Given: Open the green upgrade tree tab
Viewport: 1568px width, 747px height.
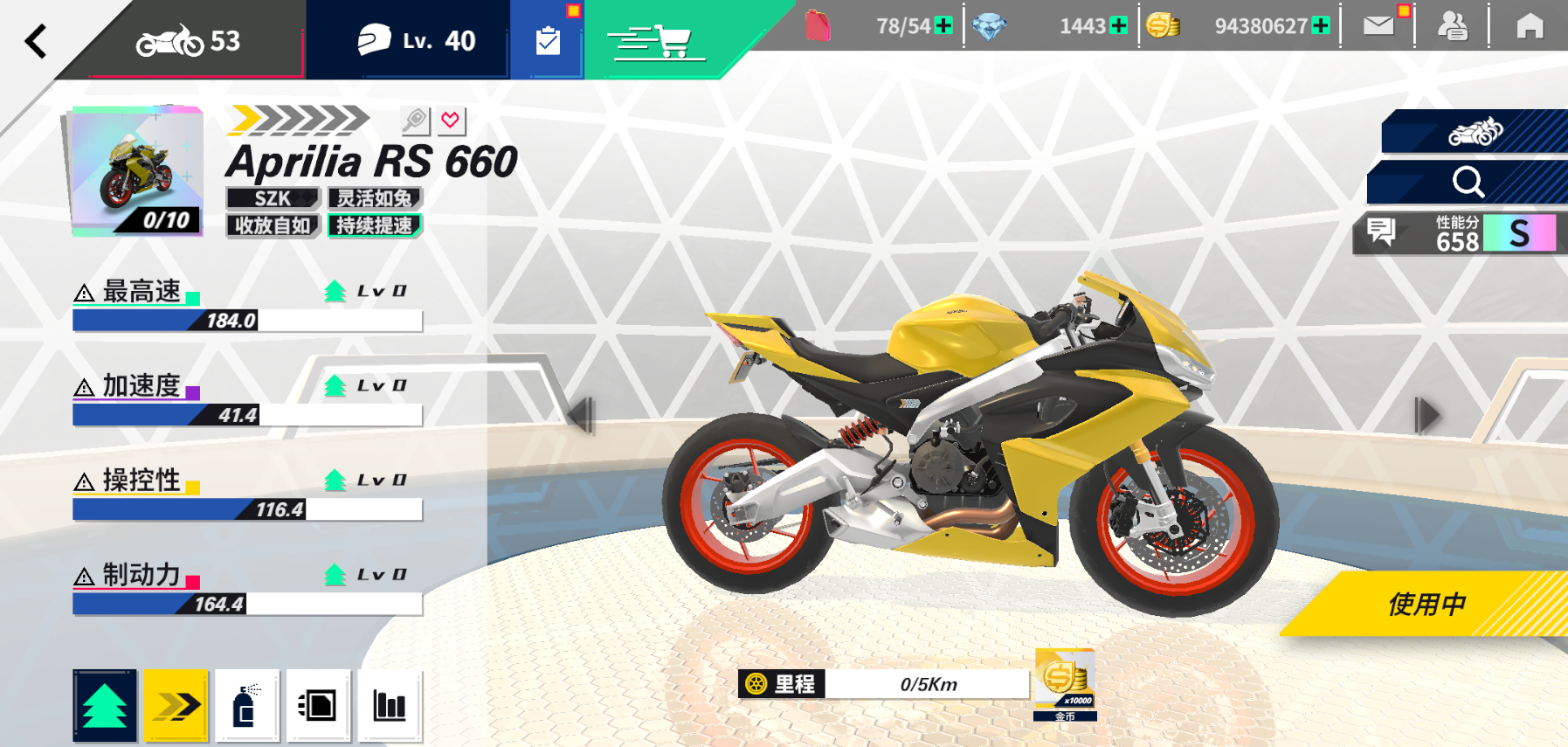Looking at the screenshot, I should [105, 706].
